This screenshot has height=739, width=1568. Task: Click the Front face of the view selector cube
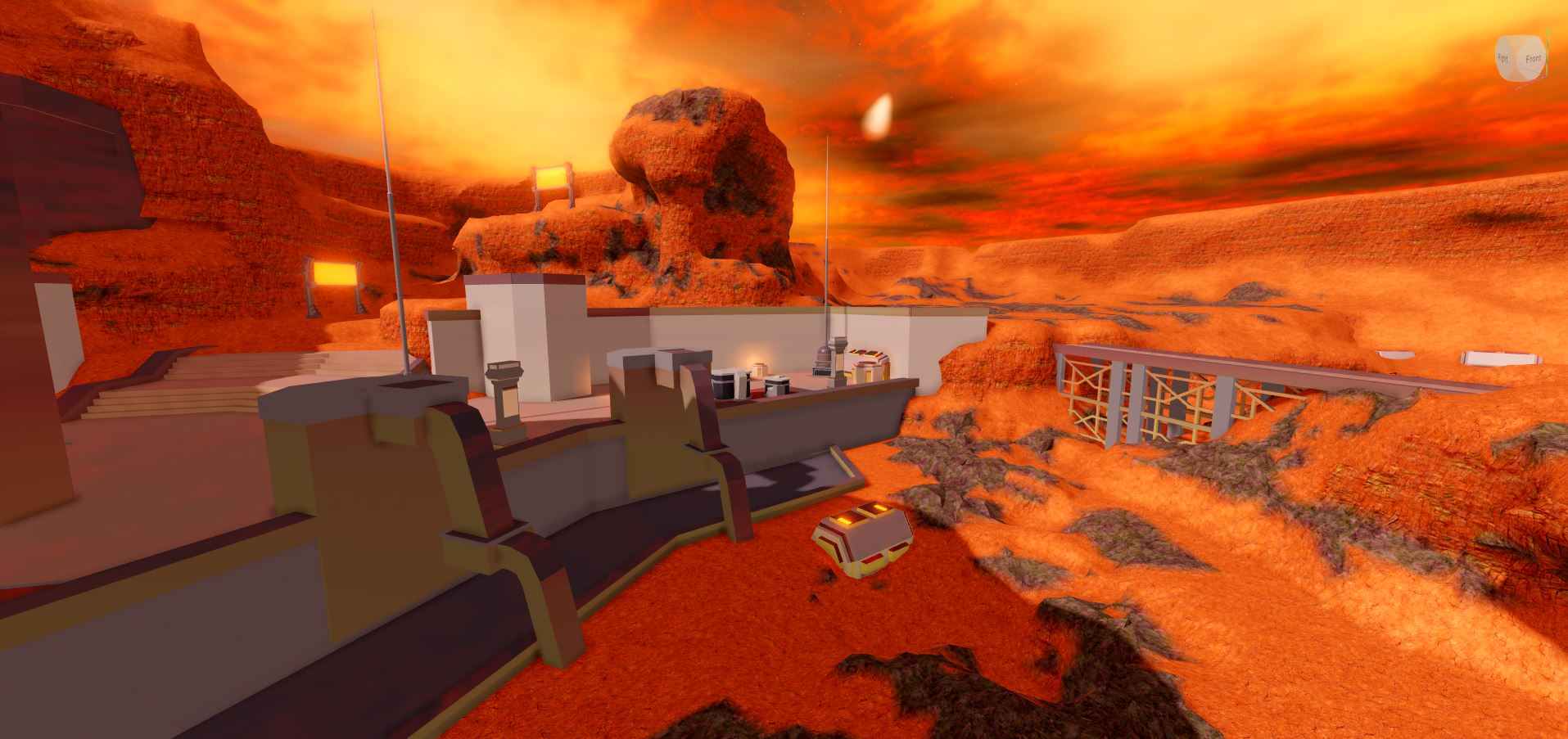(x=1534, y=58)
